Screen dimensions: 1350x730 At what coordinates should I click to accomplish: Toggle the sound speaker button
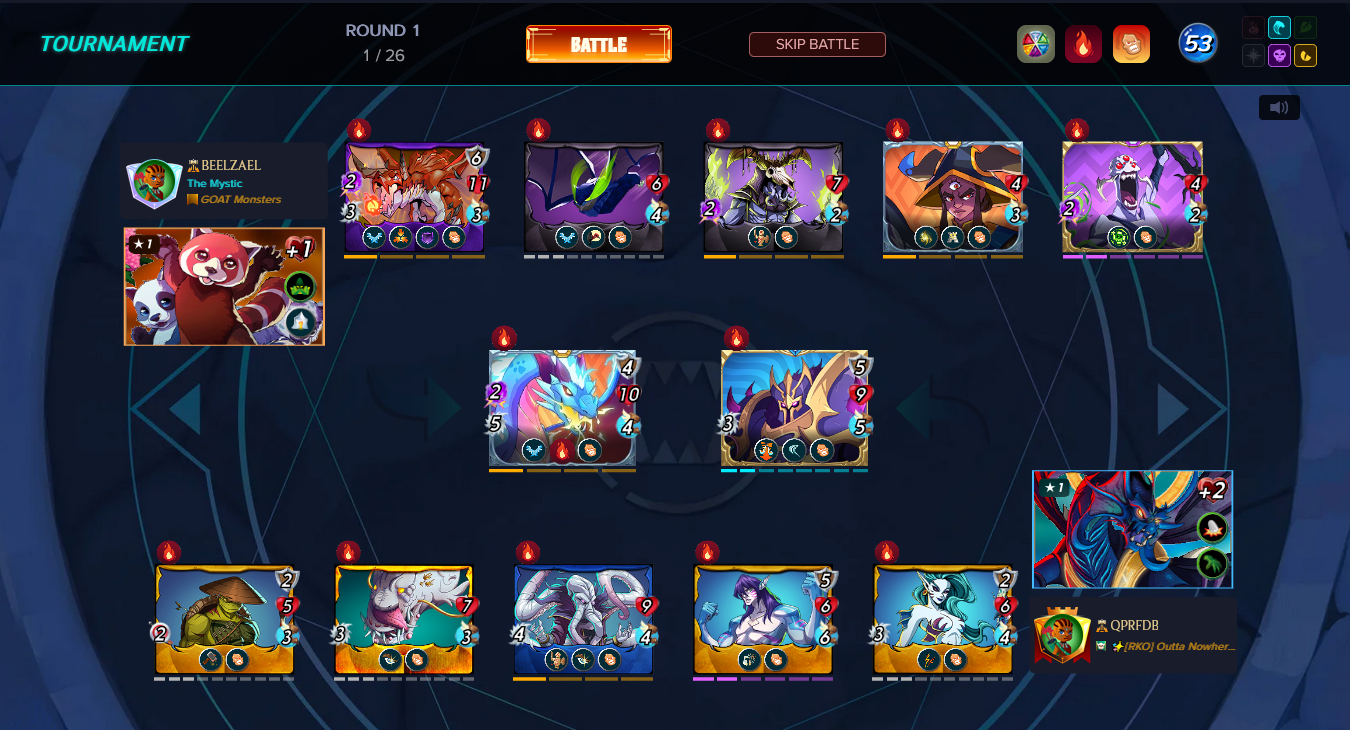coord(1278,107)
